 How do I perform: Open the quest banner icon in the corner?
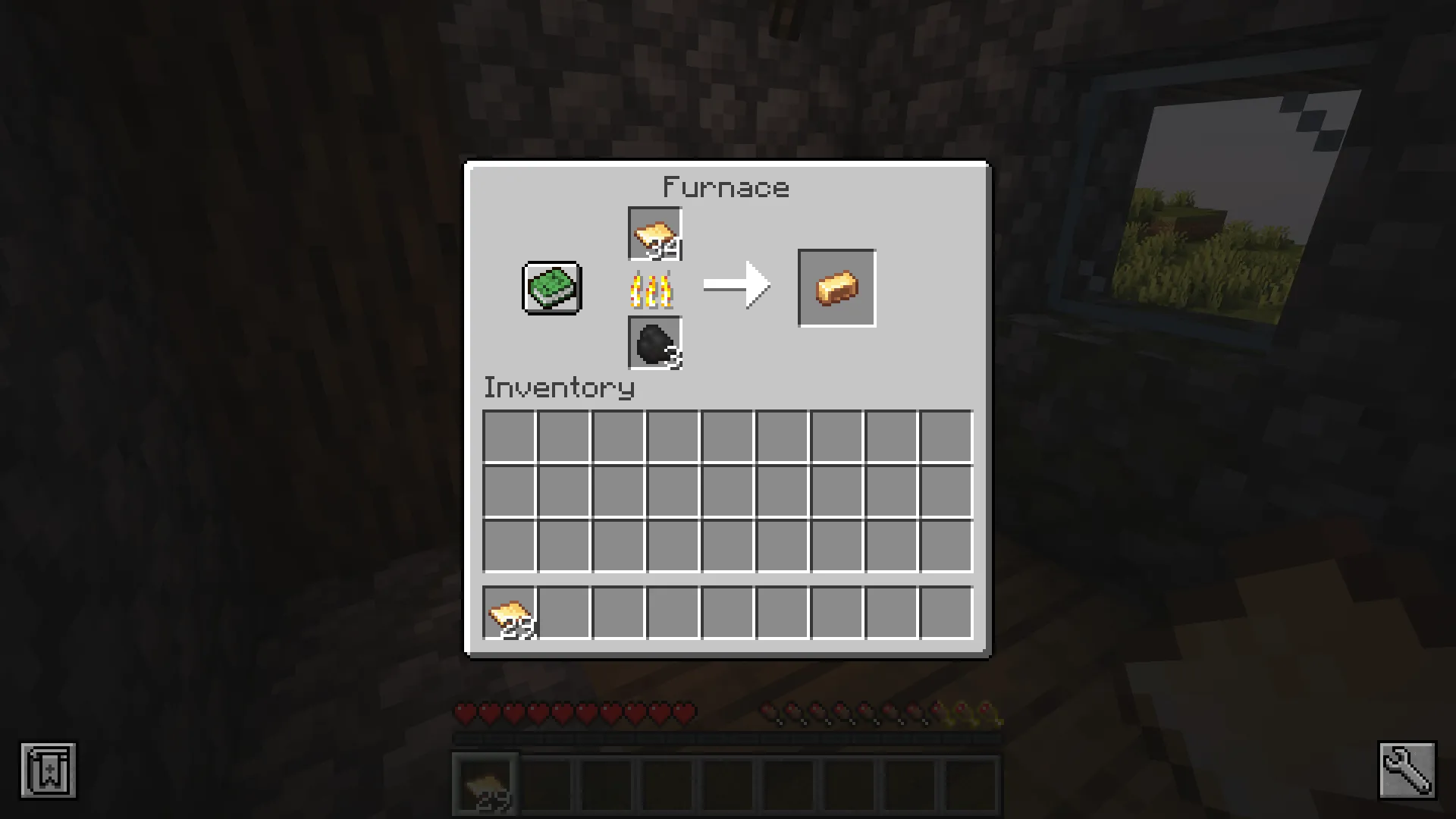[x=49, y=771]
